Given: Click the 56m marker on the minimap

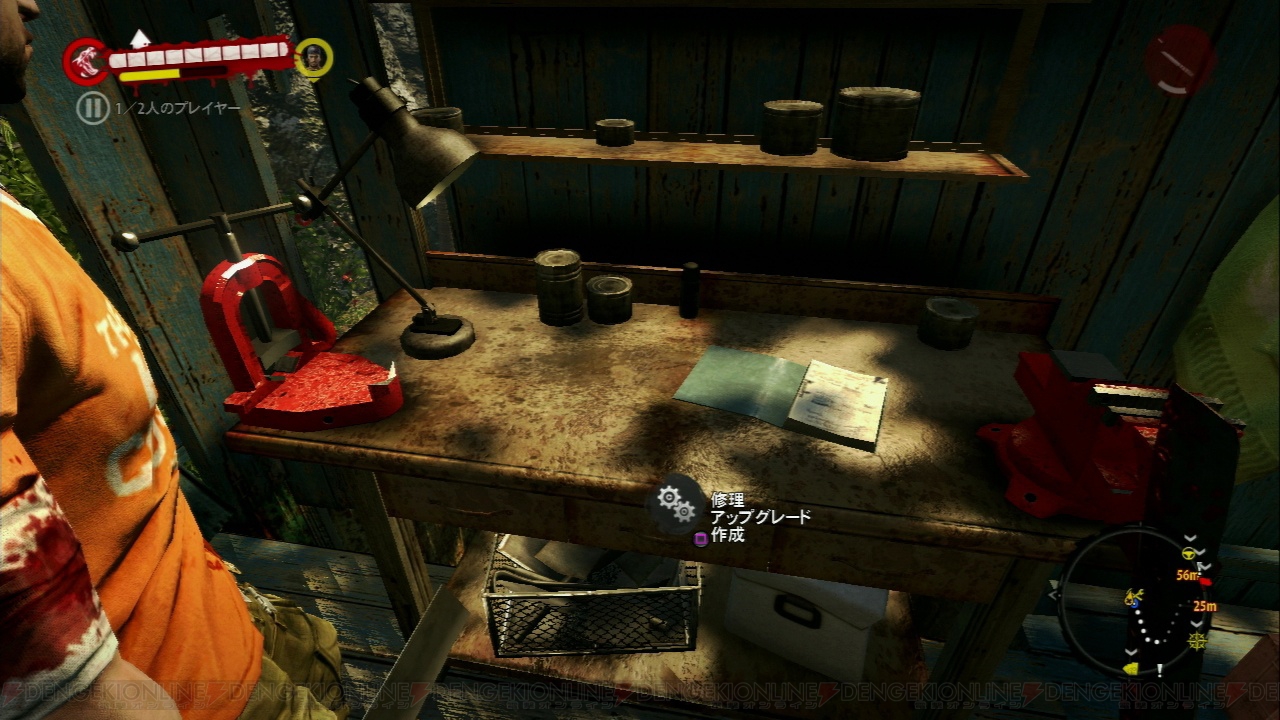Looking at the screenshot, I should tap(1188, 574).
